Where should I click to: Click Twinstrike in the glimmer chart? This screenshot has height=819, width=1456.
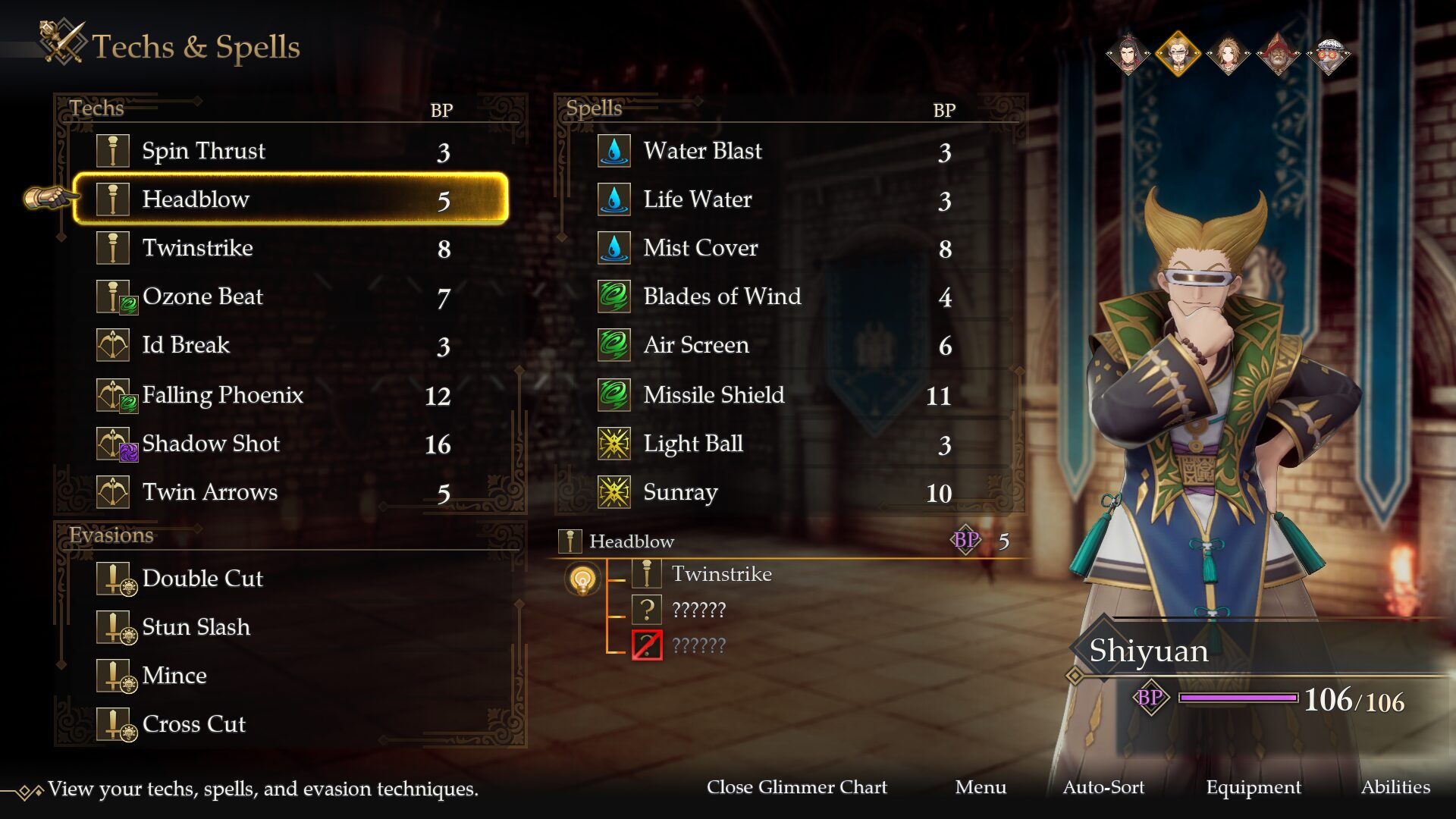(x=721, y=574)
